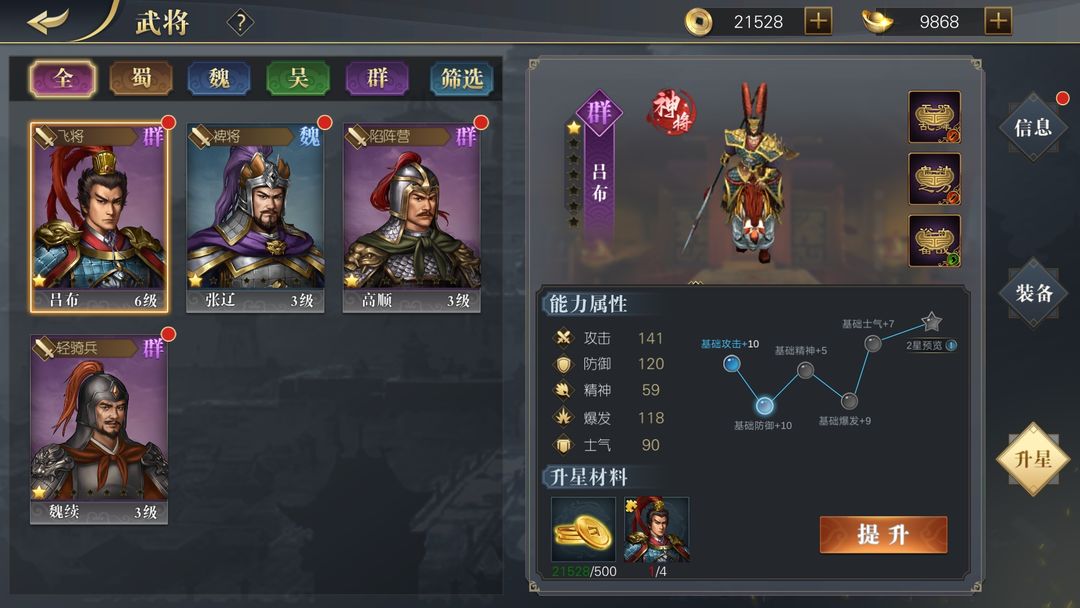Click the 提升 upgrade button
Viewport: 1080px width, 608px height.
[883, 534]
